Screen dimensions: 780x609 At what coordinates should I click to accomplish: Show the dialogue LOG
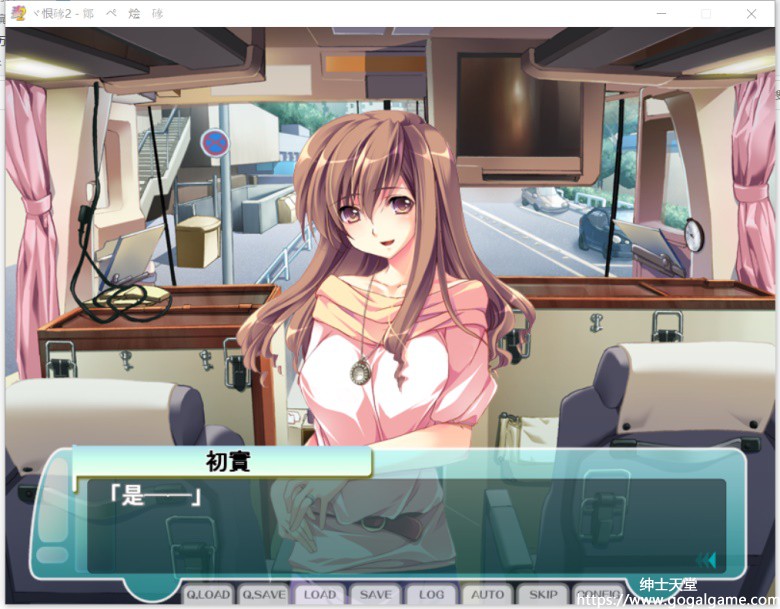pos(432,594)
